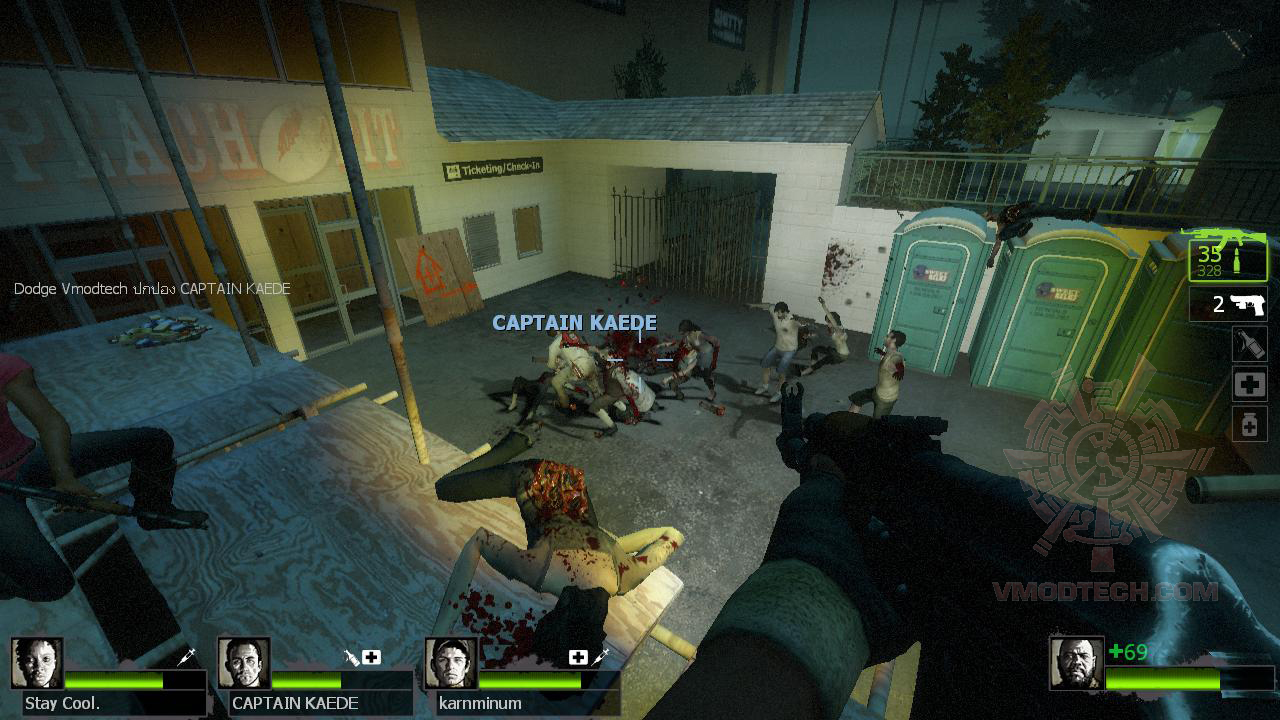Click the reserve ammo count 328
The height and width of the screenshot is (720, 1280).
(1209, 269)
